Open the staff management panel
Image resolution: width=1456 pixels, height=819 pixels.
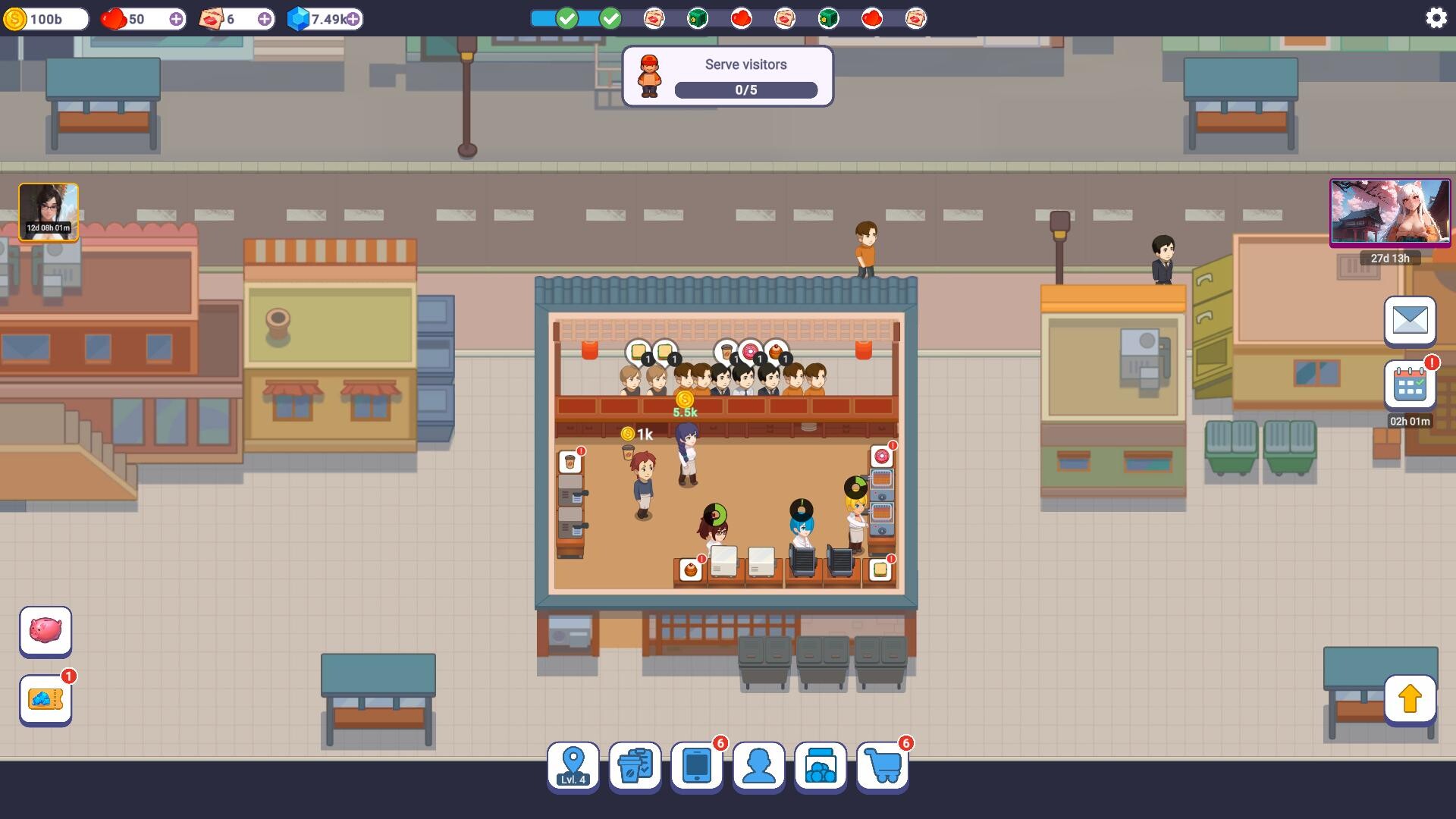click(x=759, y=766)
